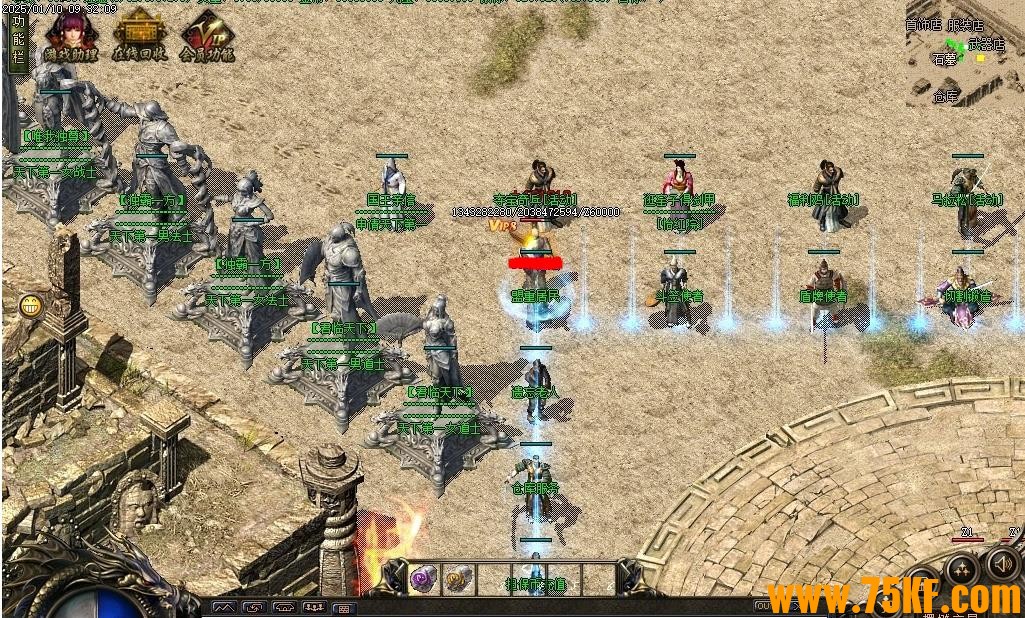Use the purple scroll in the hotbar

[423, 578]
